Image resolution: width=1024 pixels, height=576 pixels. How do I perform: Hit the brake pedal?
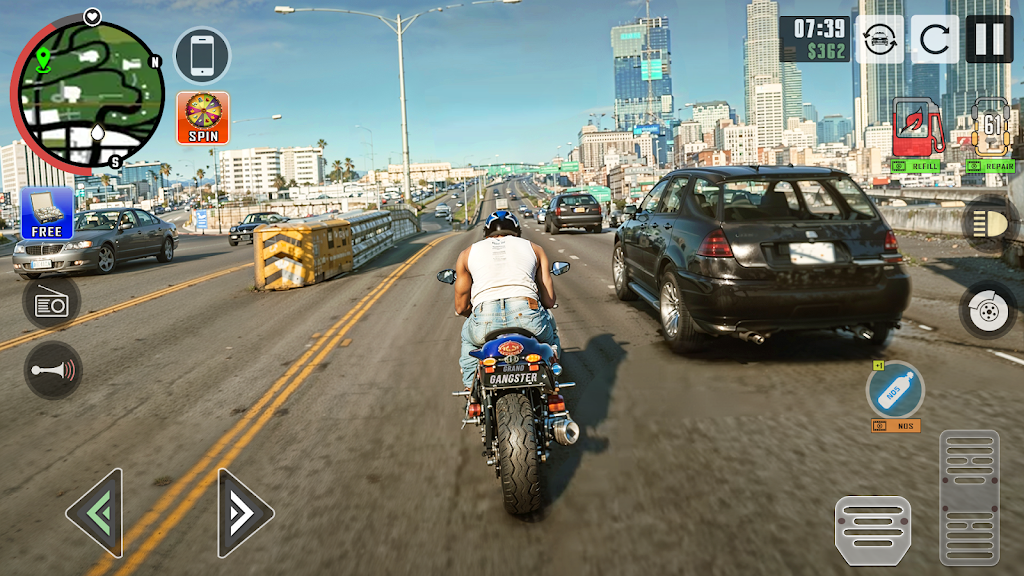[x=873, y=529]
